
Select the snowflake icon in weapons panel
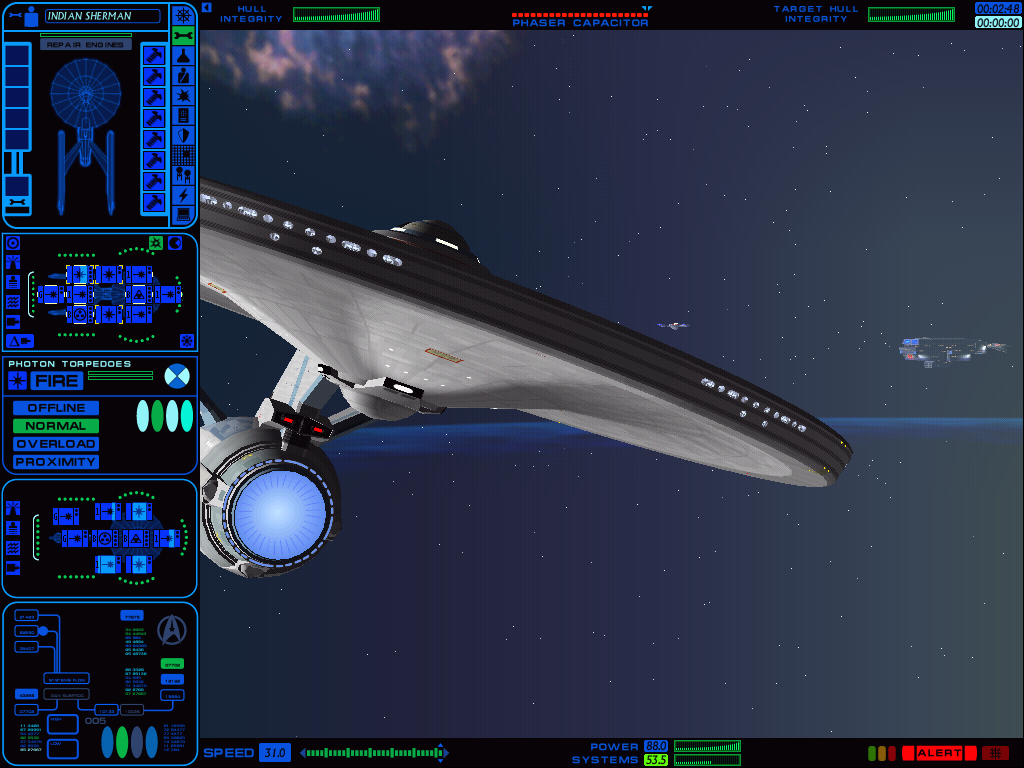pyautogui.click(x=185, y=341)
